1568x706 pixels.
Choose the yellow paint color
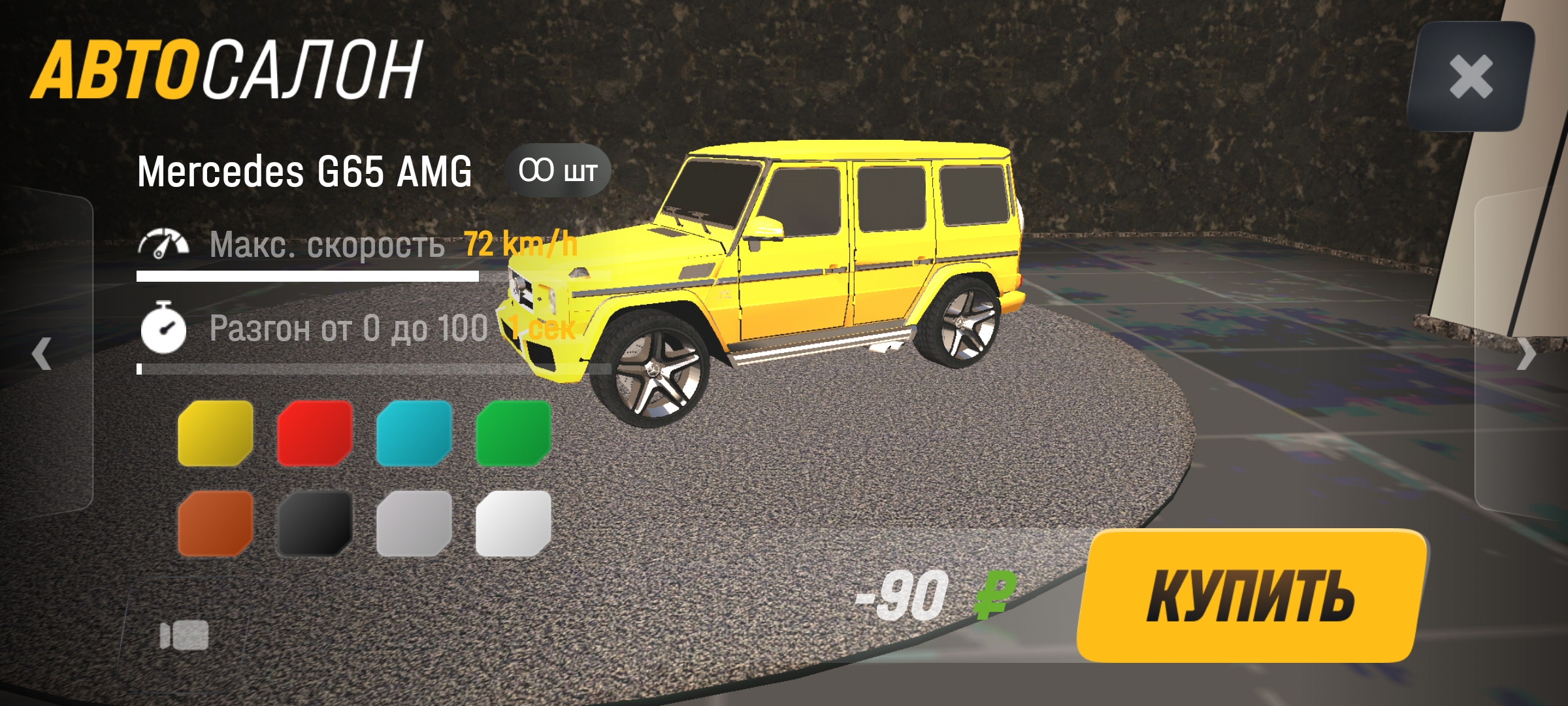pos(216,433)
